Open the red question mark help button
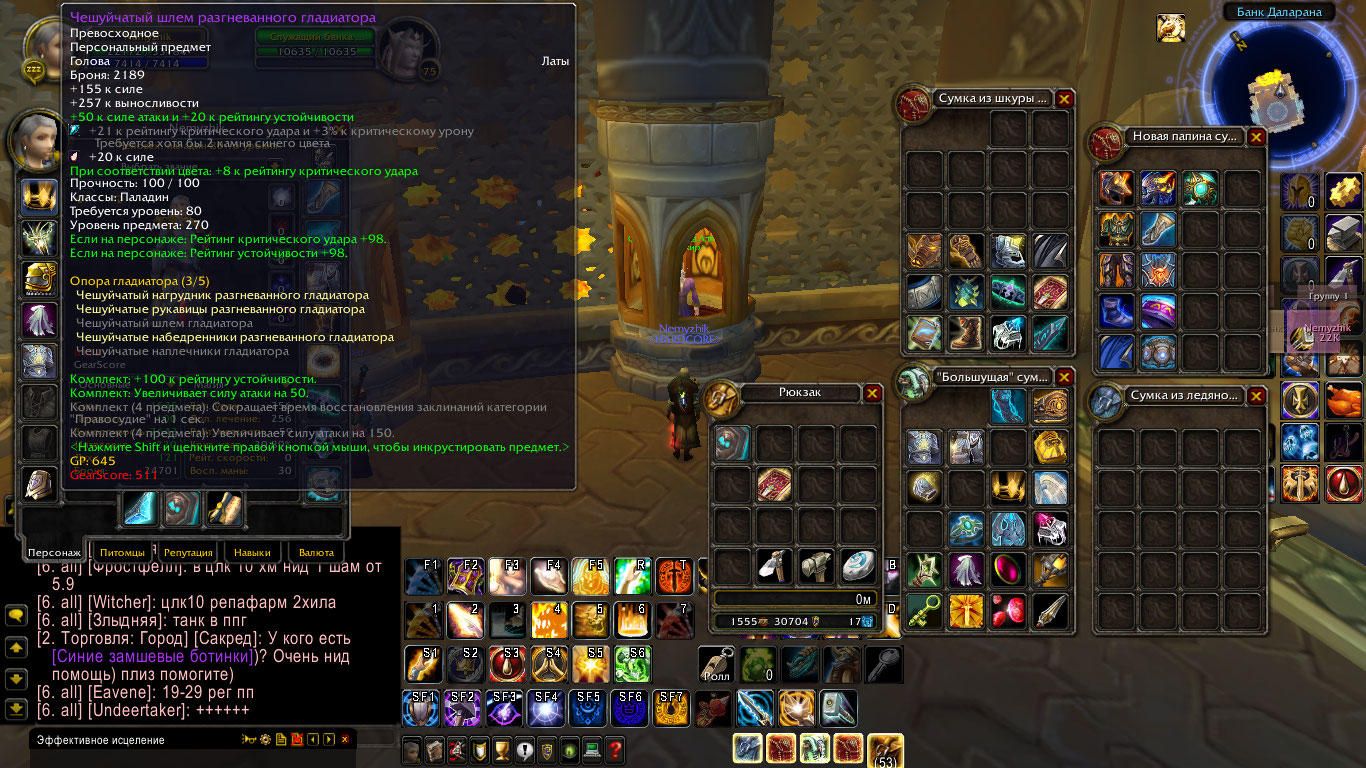Screen dimensions: 1366x768 [615, 749]
